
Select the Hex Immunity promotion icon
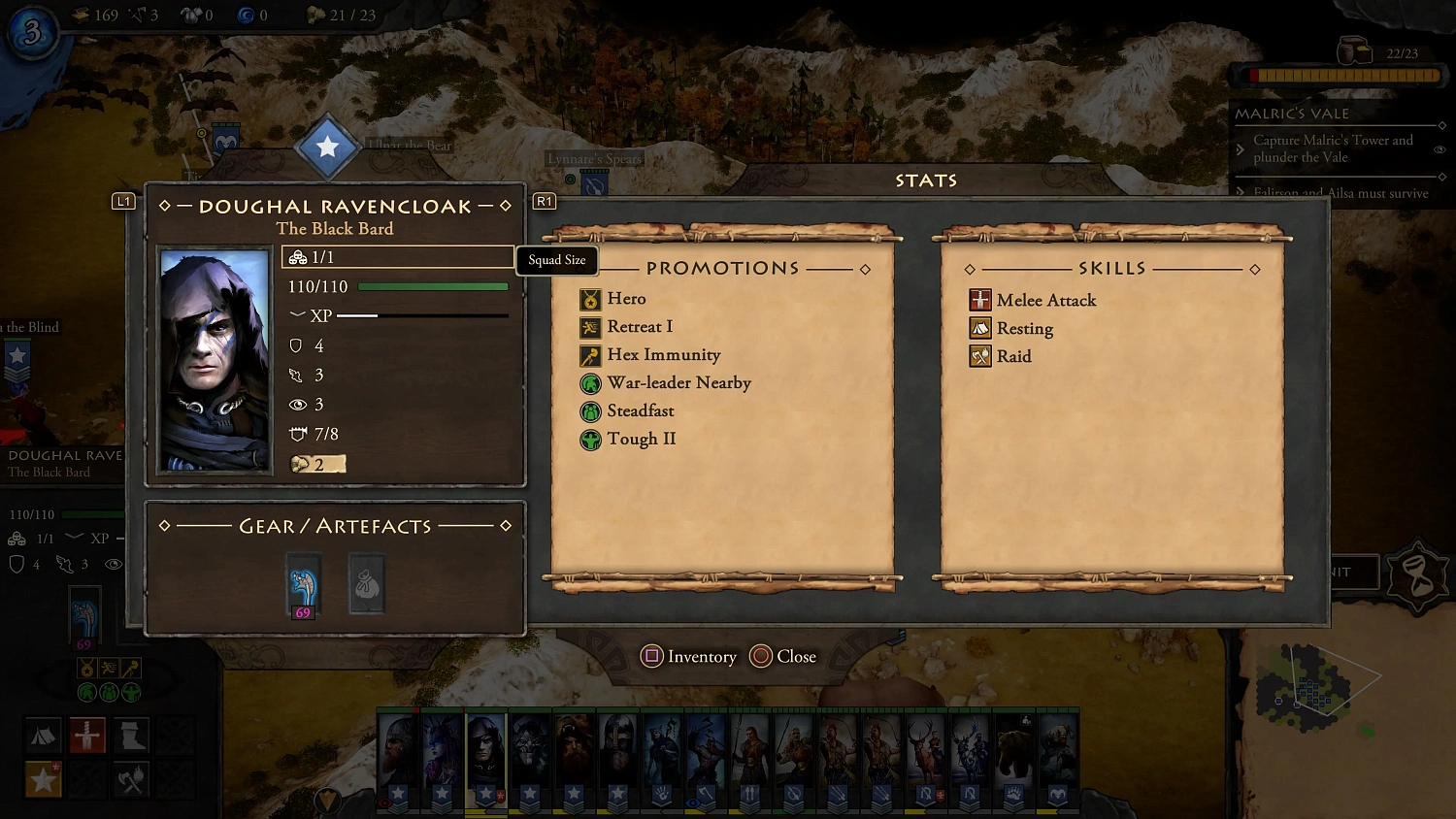tap(591, 355)
